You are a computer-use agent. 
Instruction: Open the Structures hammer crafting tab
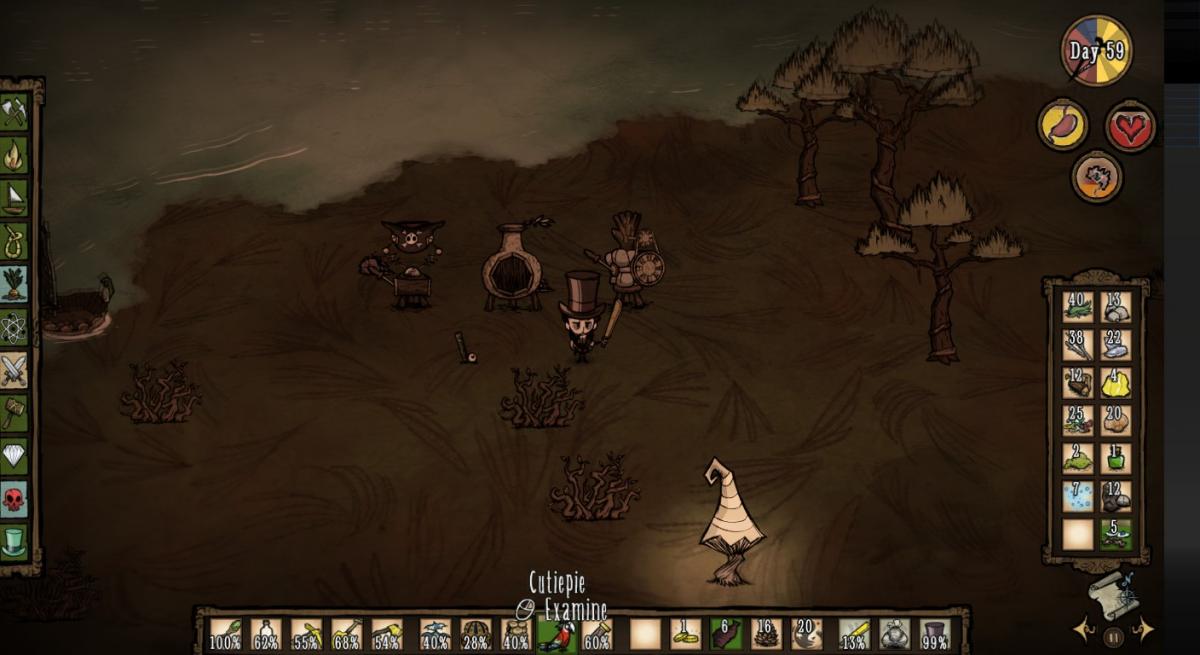14,412
